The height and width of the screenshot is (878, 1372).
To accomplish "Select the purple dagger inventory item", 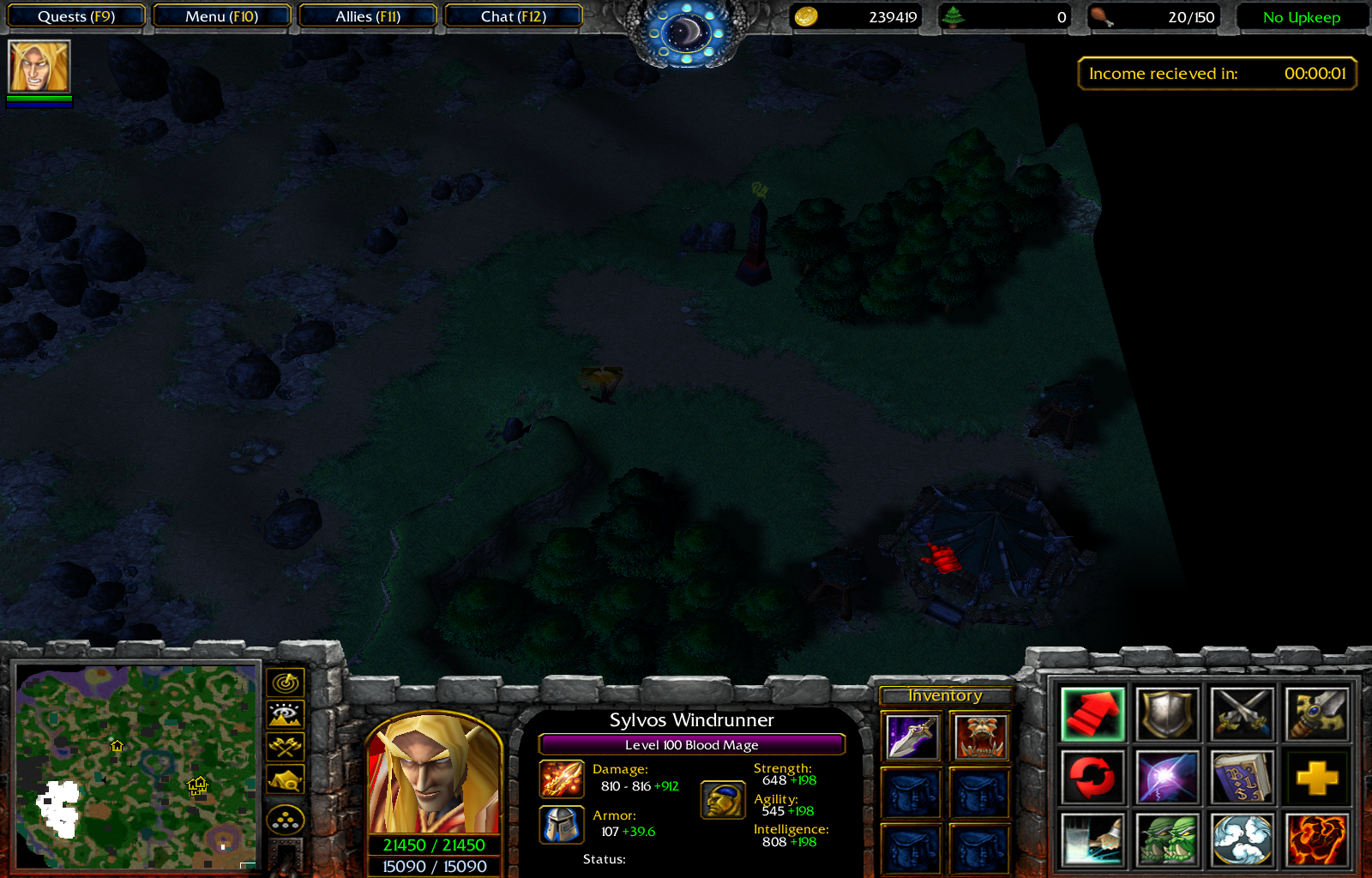I will click(x=912, y=737).
